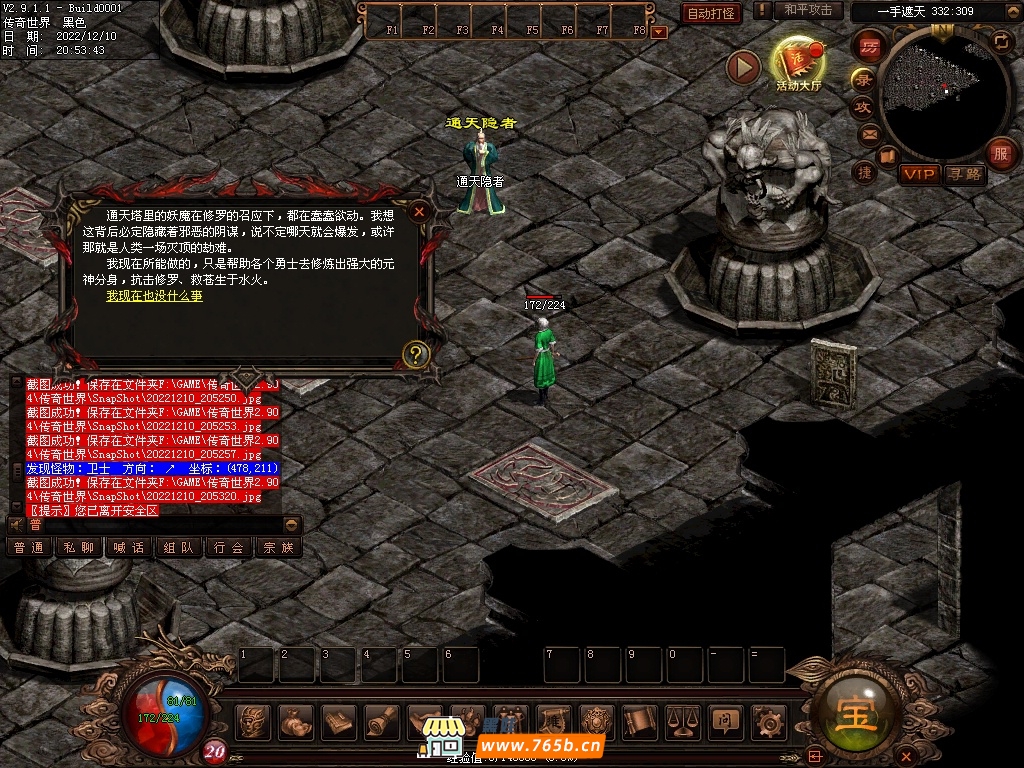Open the gear settings icon
This screenshot has height=768, width=1024.
click(x=768, y=720)
